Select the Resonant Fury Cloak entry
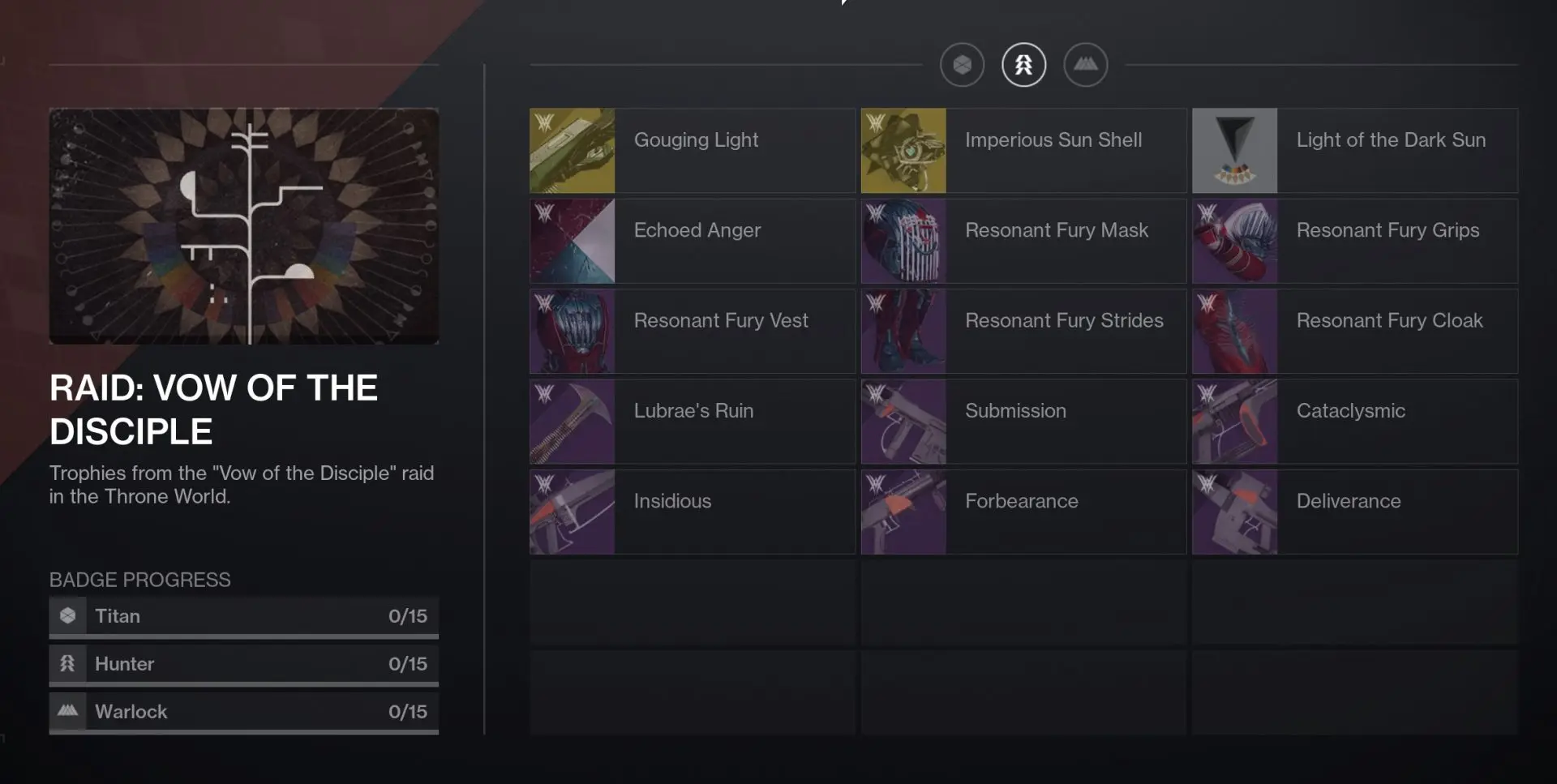 tap(1354, 331)
